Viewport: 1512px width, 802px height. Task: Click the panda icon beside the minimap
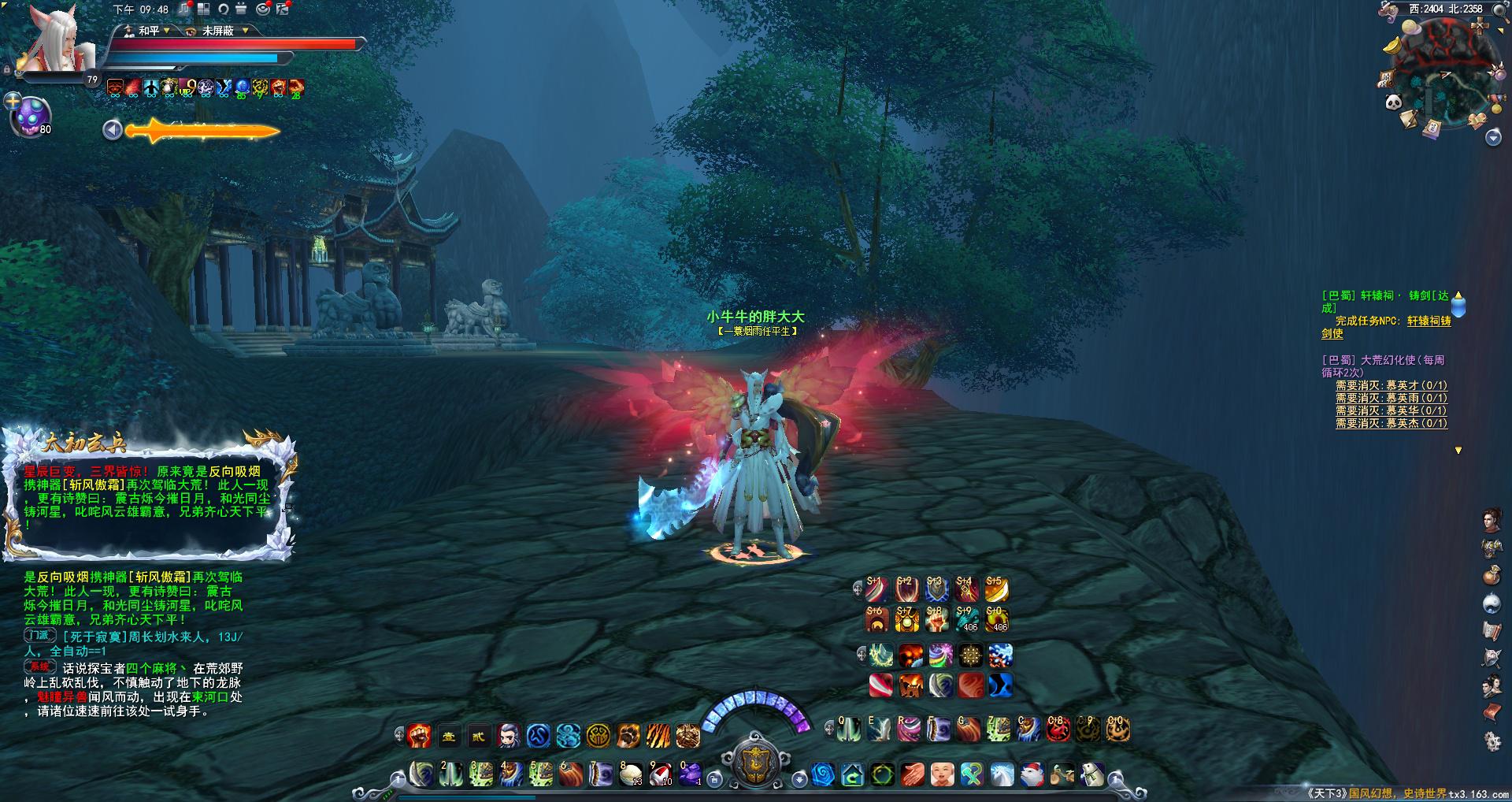[1392, 102]
